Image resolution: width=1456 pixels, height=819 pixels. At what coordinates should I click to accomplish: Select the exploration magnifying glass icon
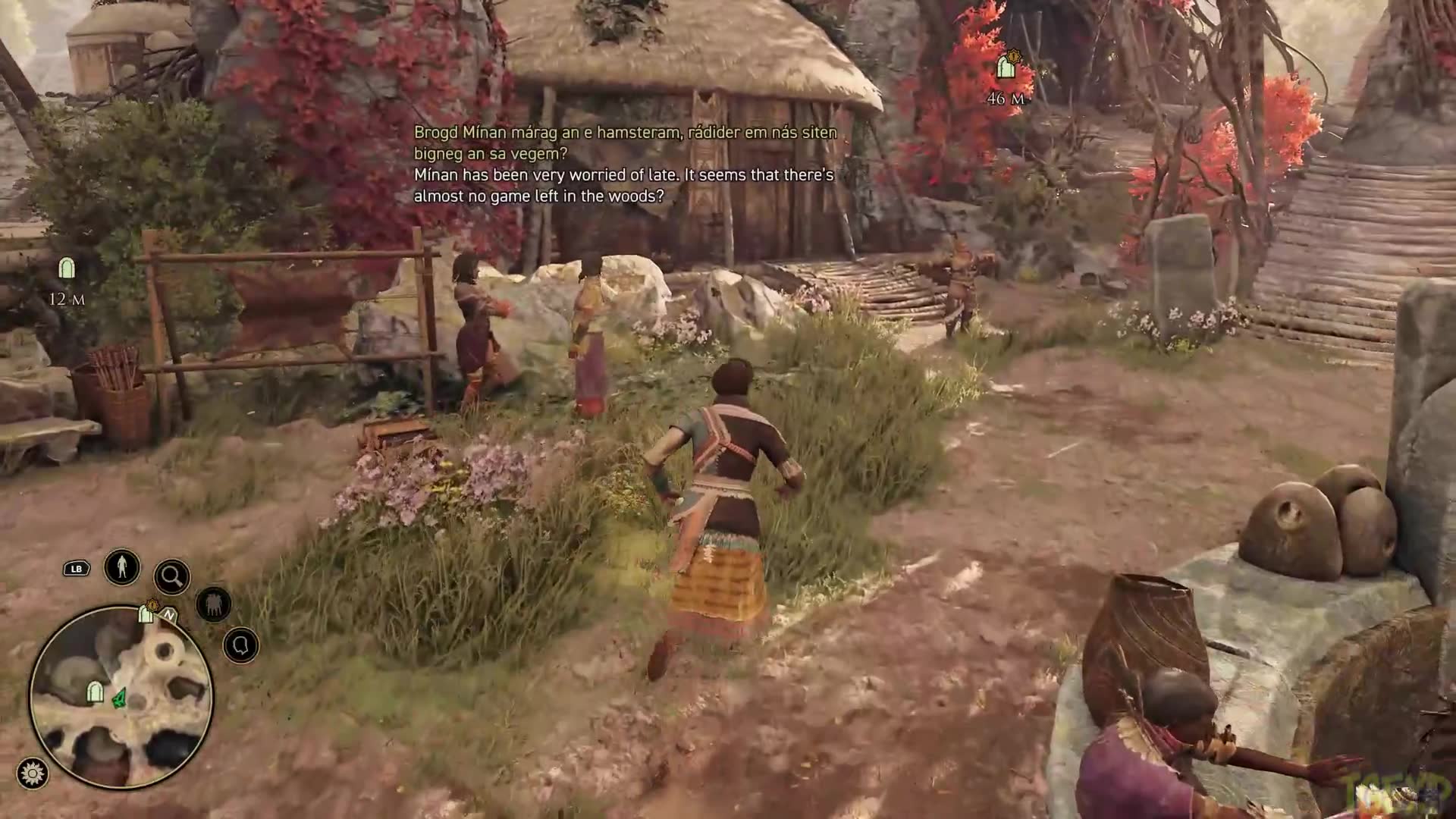pos(173,576)
